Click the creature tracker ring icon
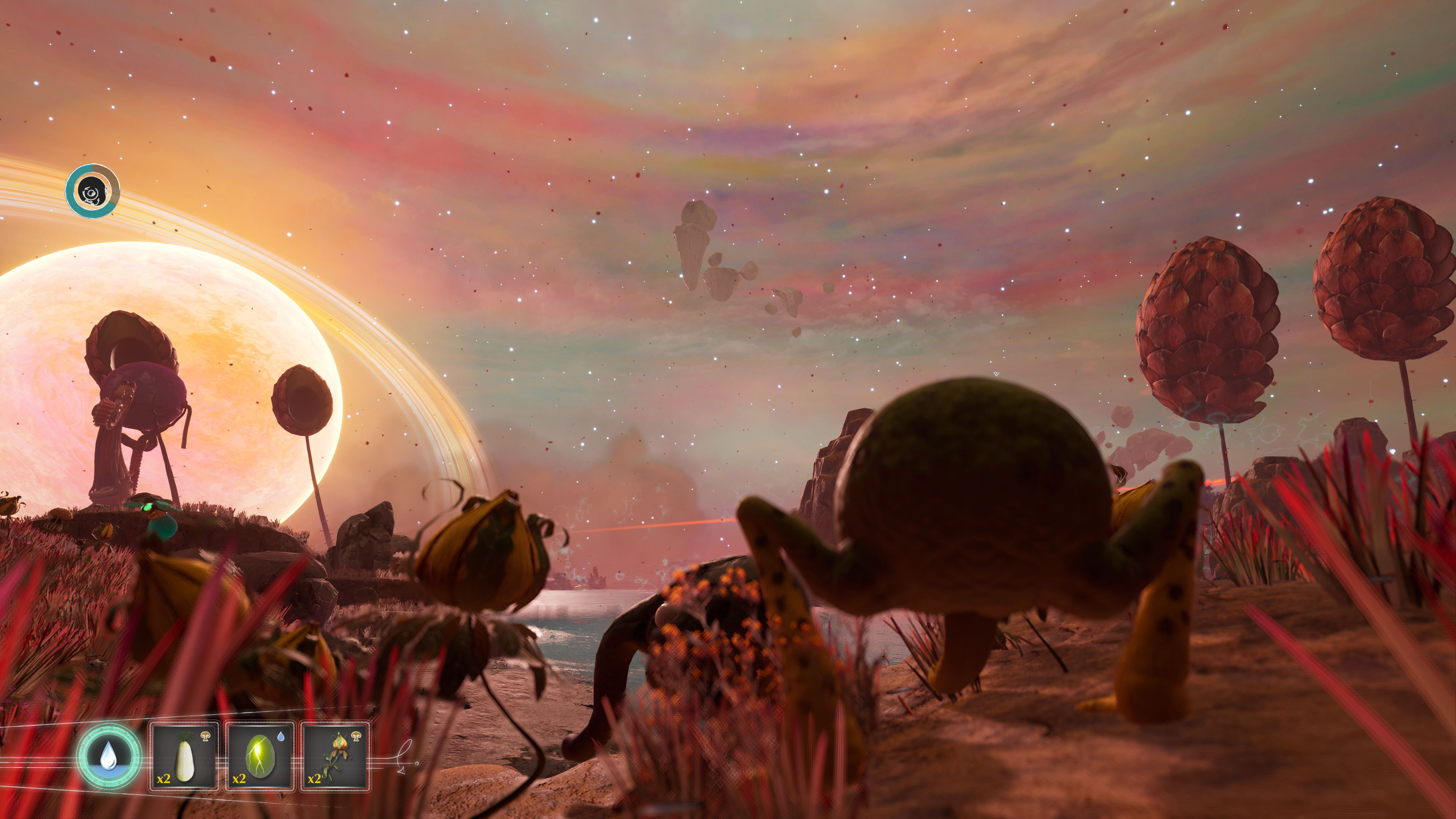Image resolution: width=1456 pixels, height=819 pixels. (92, 191)
